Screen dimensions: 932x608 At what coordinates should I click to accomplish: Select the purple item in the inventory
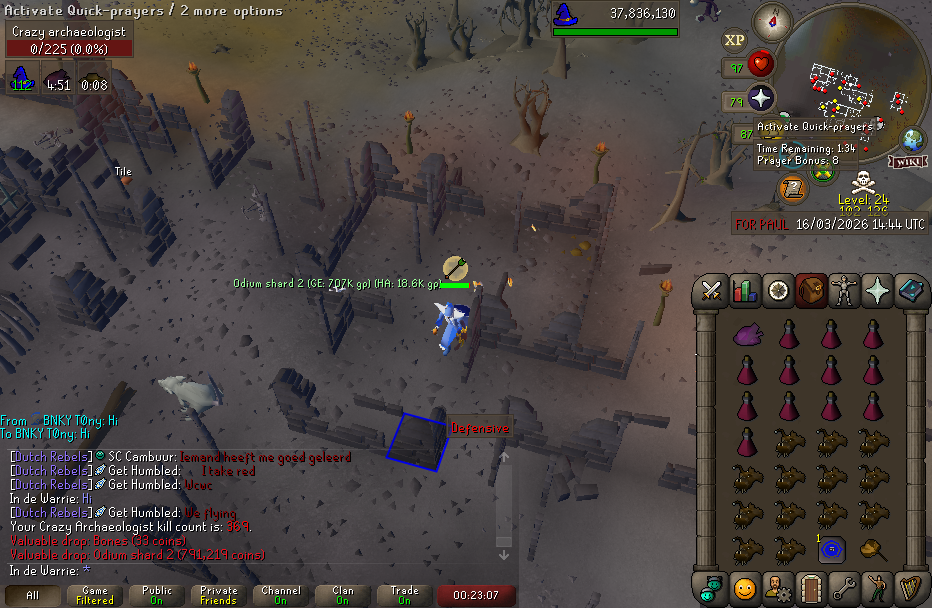tap(747, 335)
